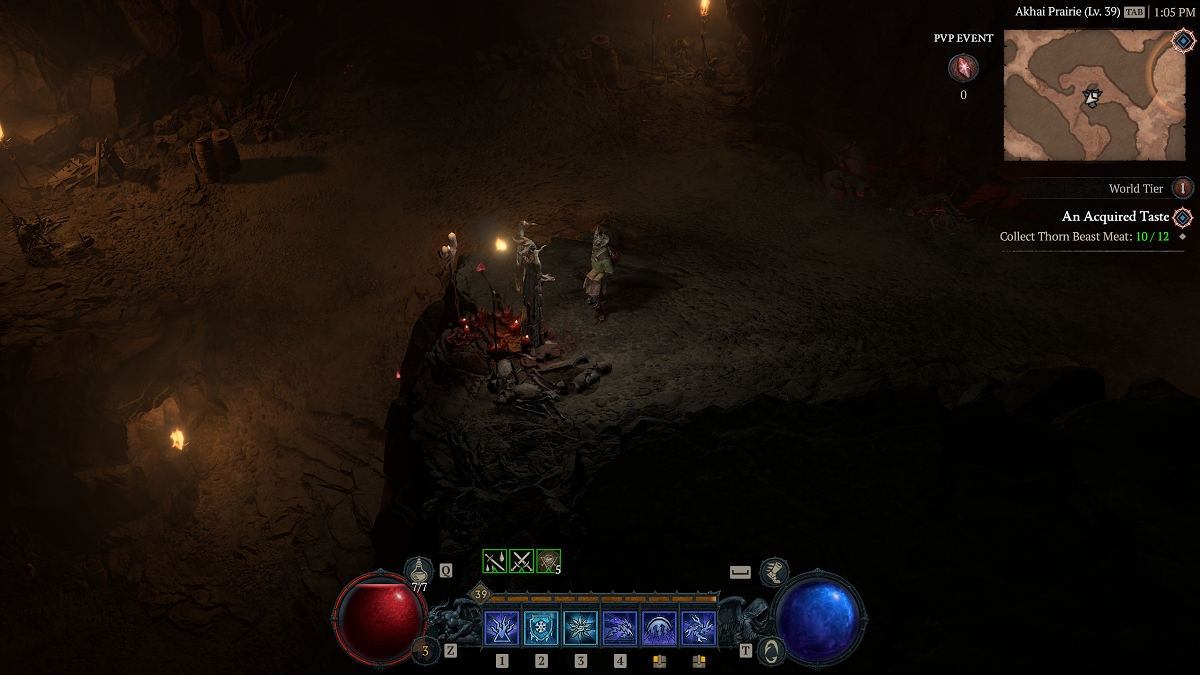Click the quest marker on minimap corner
The width and height of the screenshot is (1200, 675).
click(1184, 42)
